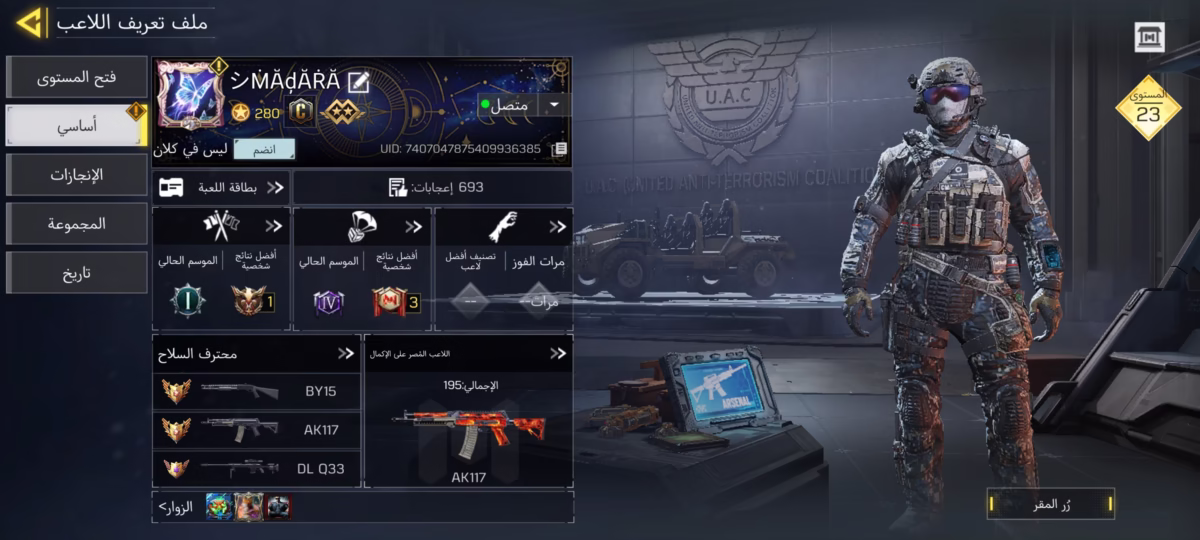
Task: Show the المجموعة tab
Action: [76, 224]
